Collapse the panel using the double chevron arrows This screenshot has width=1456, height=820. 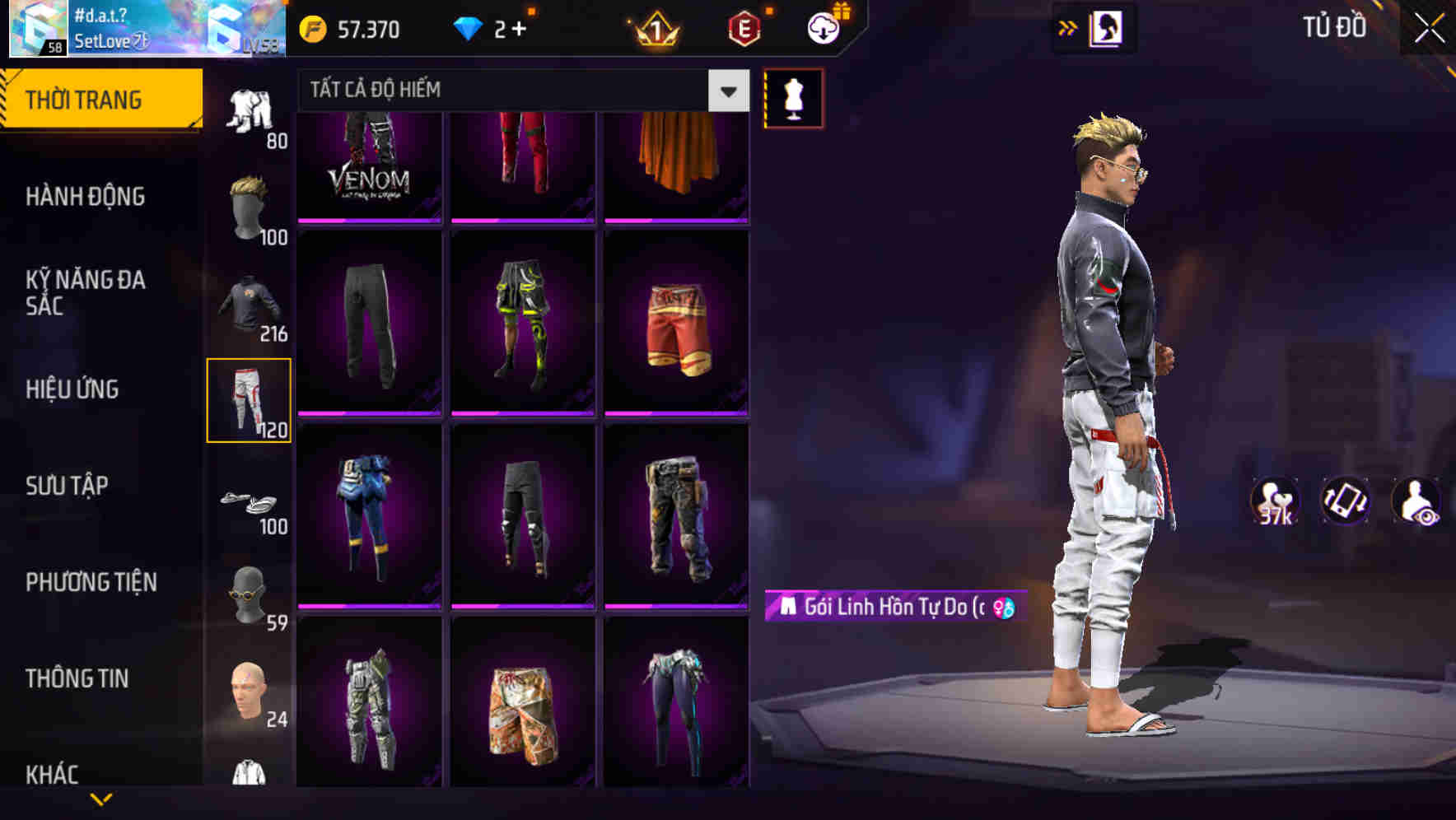(1066, 27)
